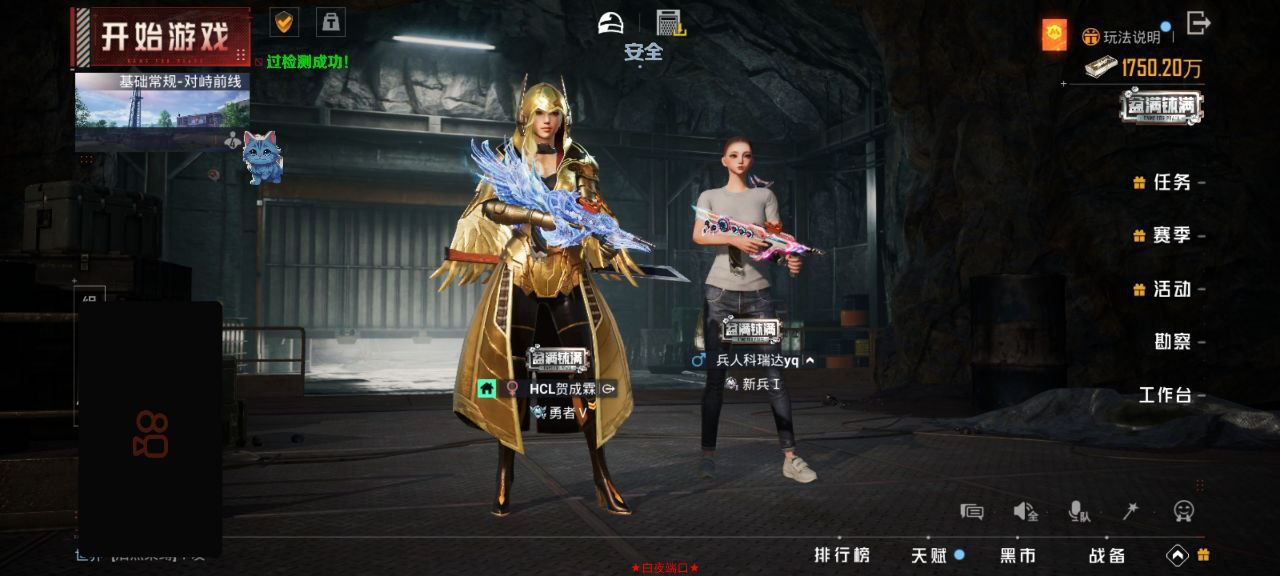Toggle the team microphone icon
Screen dimensions: 1280x576
click(x=1079, y=512)
